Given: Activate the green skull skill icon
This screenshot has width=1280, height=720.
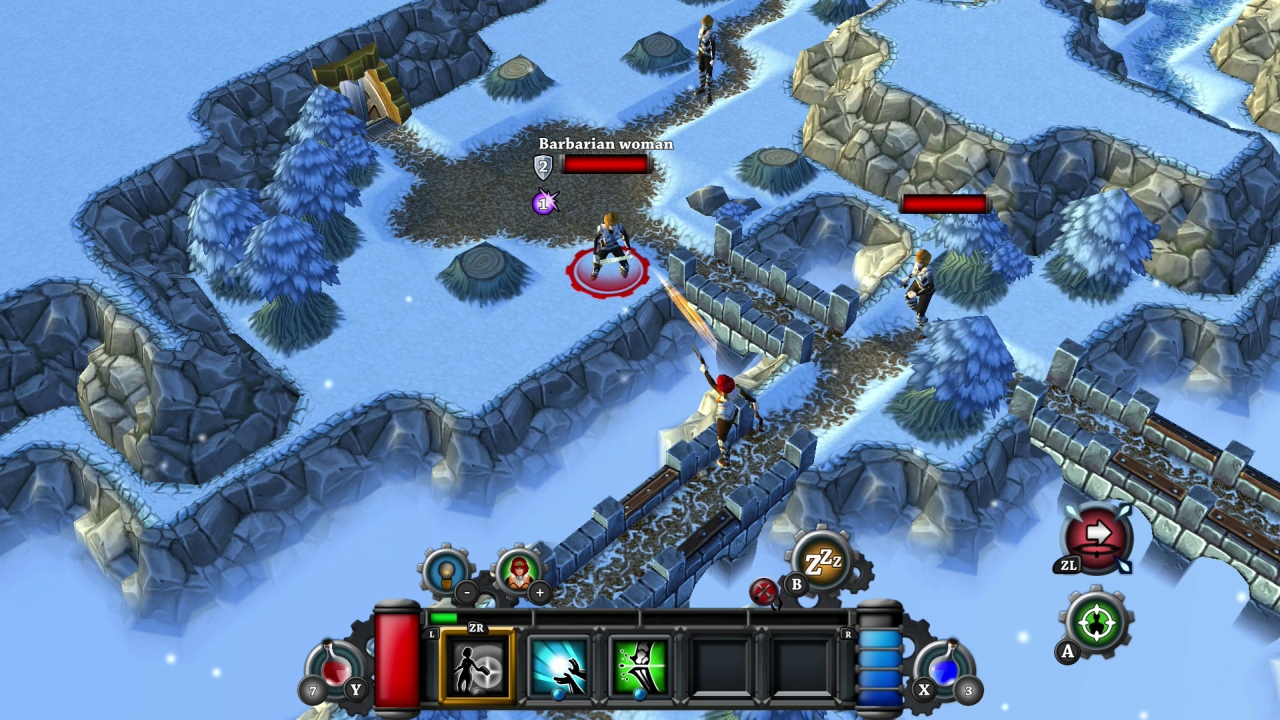Looking at the screenshot, I should pyautogui.click(x=637, y=665).
